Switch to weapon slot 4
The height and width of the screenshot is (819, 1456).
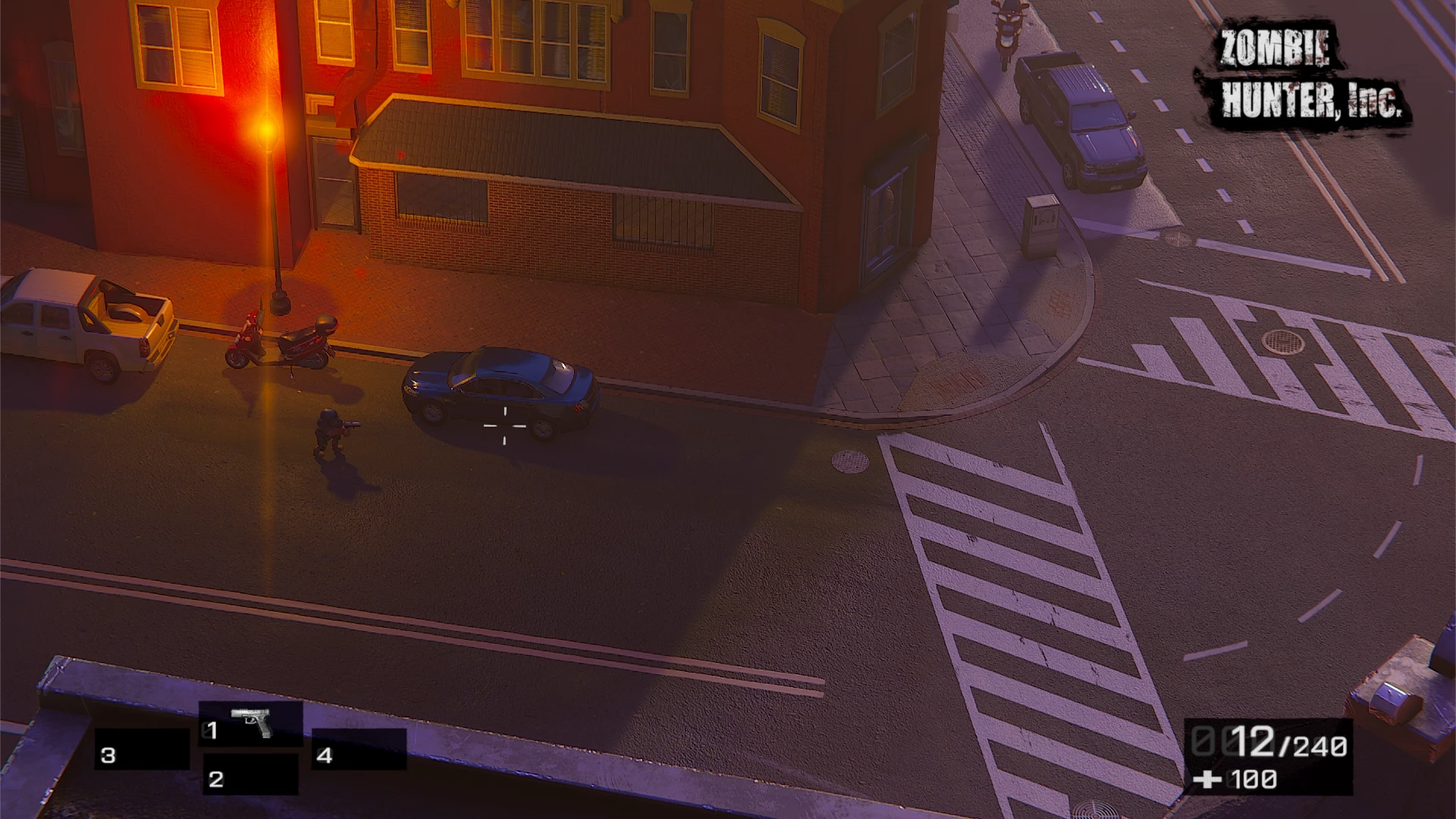pyautogui.click(x=359, y=751)
